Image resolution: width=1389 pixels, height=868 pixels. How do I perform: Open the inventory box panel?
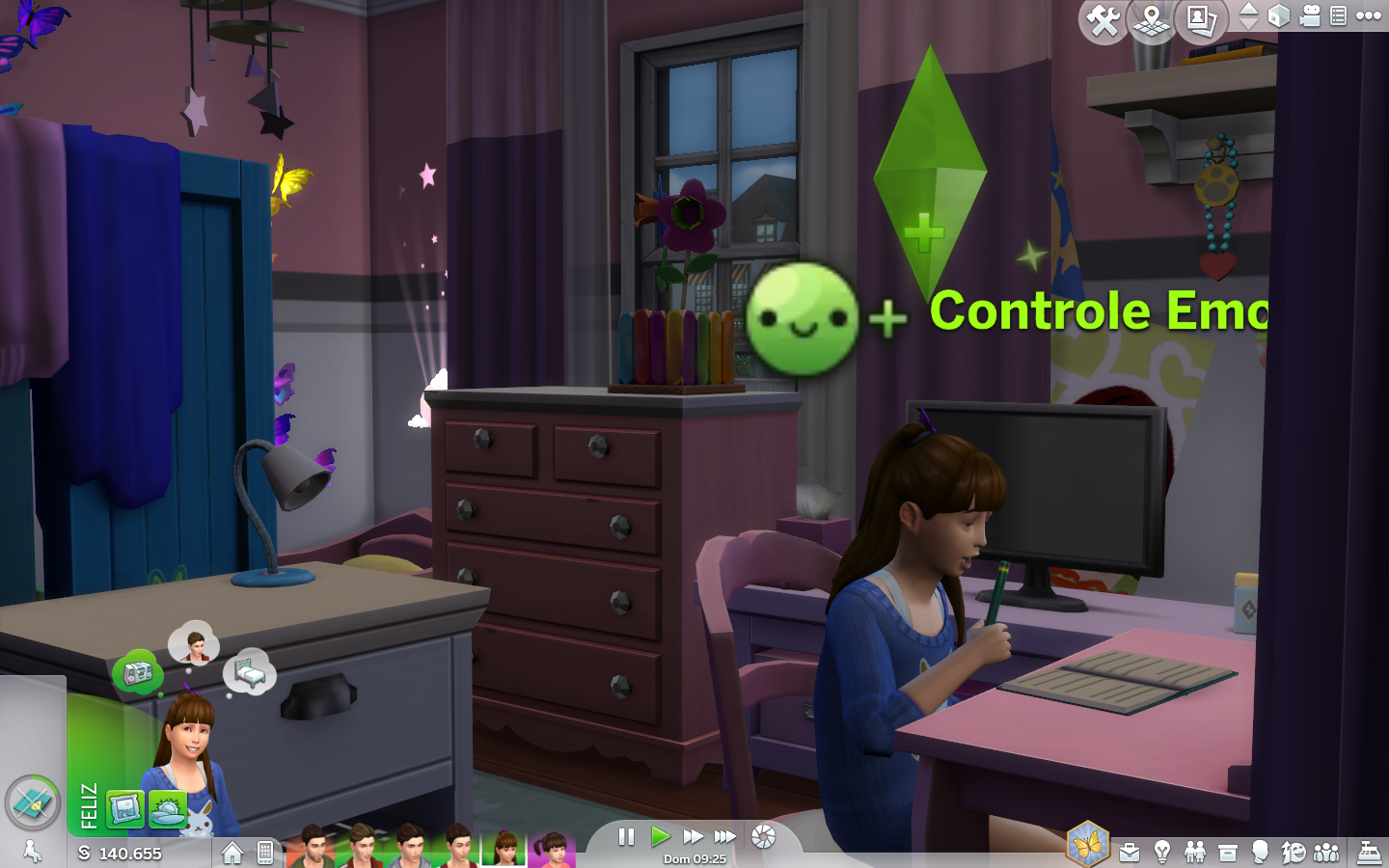(x=1228, y=853)
